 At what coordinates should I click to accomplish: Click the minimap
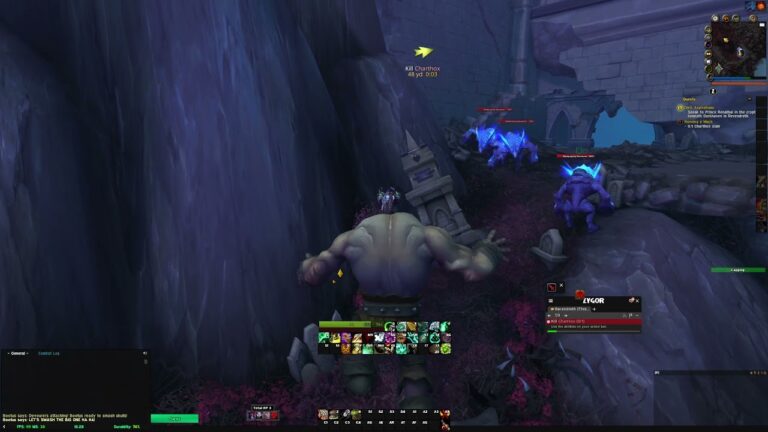point(737,43)
